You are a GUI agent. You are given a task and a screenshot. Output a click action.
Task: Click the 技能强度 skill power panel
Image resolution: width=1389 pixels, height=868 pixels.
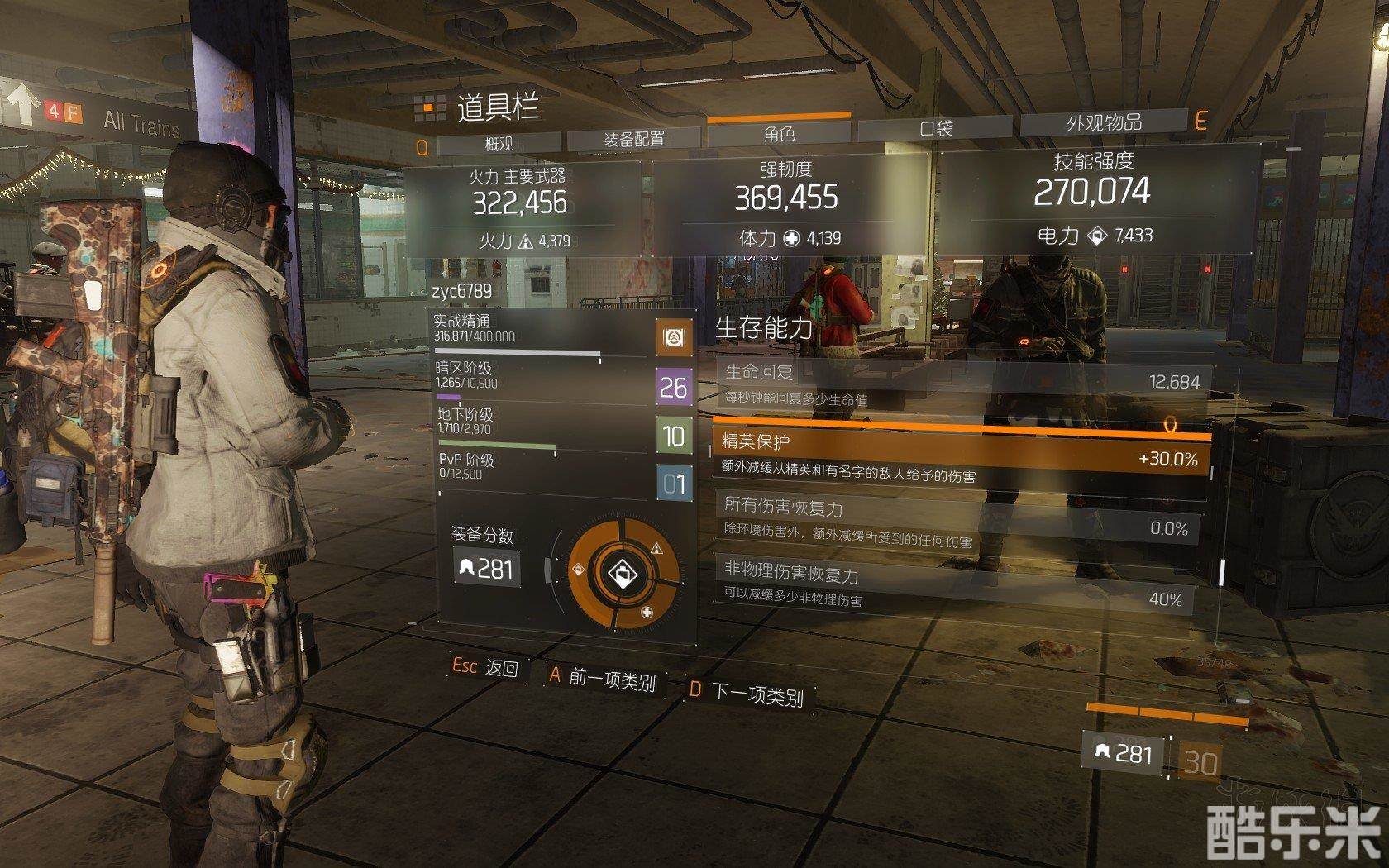1093,198
